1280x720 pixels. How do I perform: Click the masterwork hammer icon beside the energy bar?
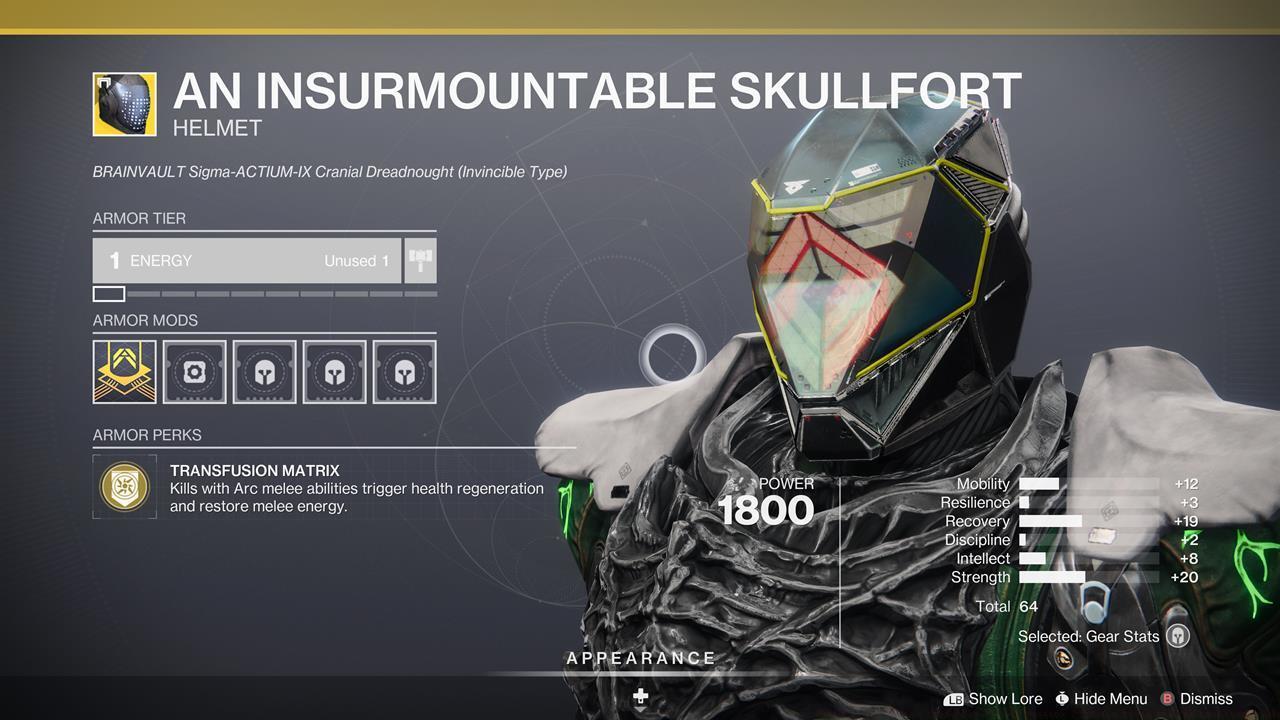click(419, 260)
